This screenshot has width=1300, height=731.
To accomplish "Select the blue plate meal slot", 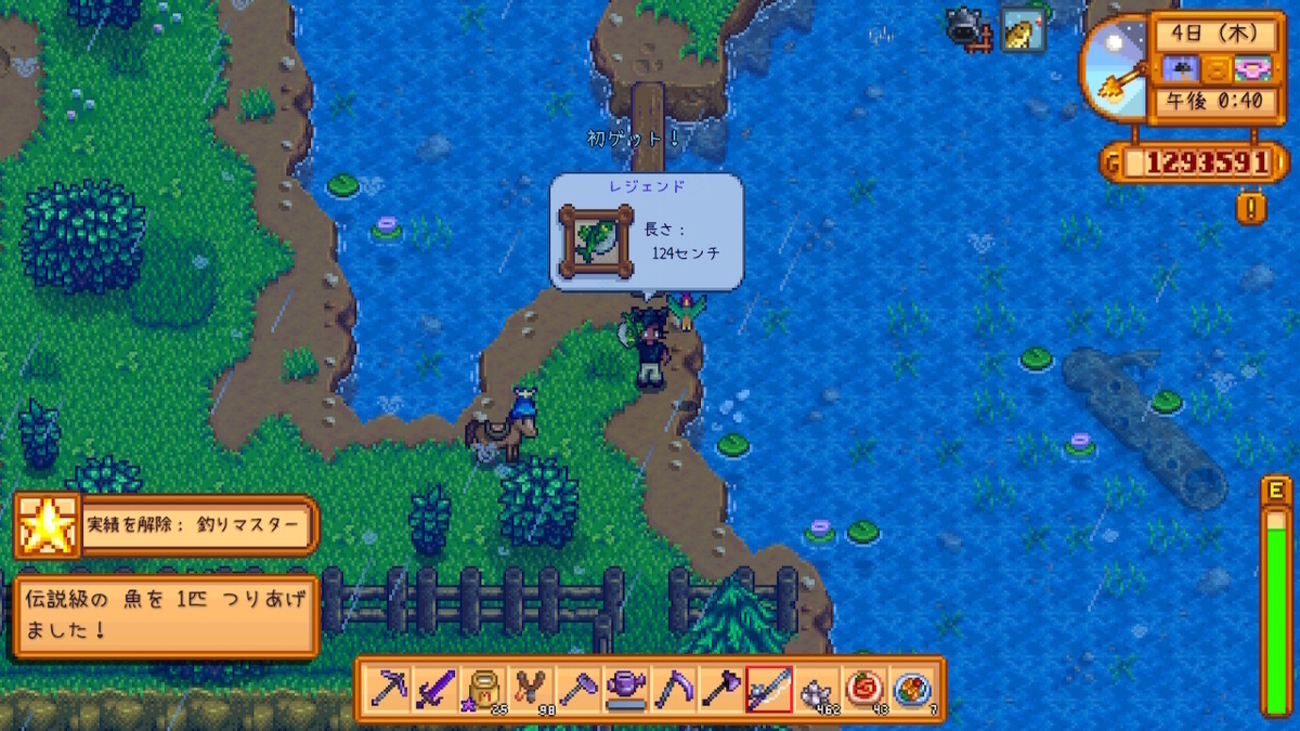I will [x=911, y=689].
